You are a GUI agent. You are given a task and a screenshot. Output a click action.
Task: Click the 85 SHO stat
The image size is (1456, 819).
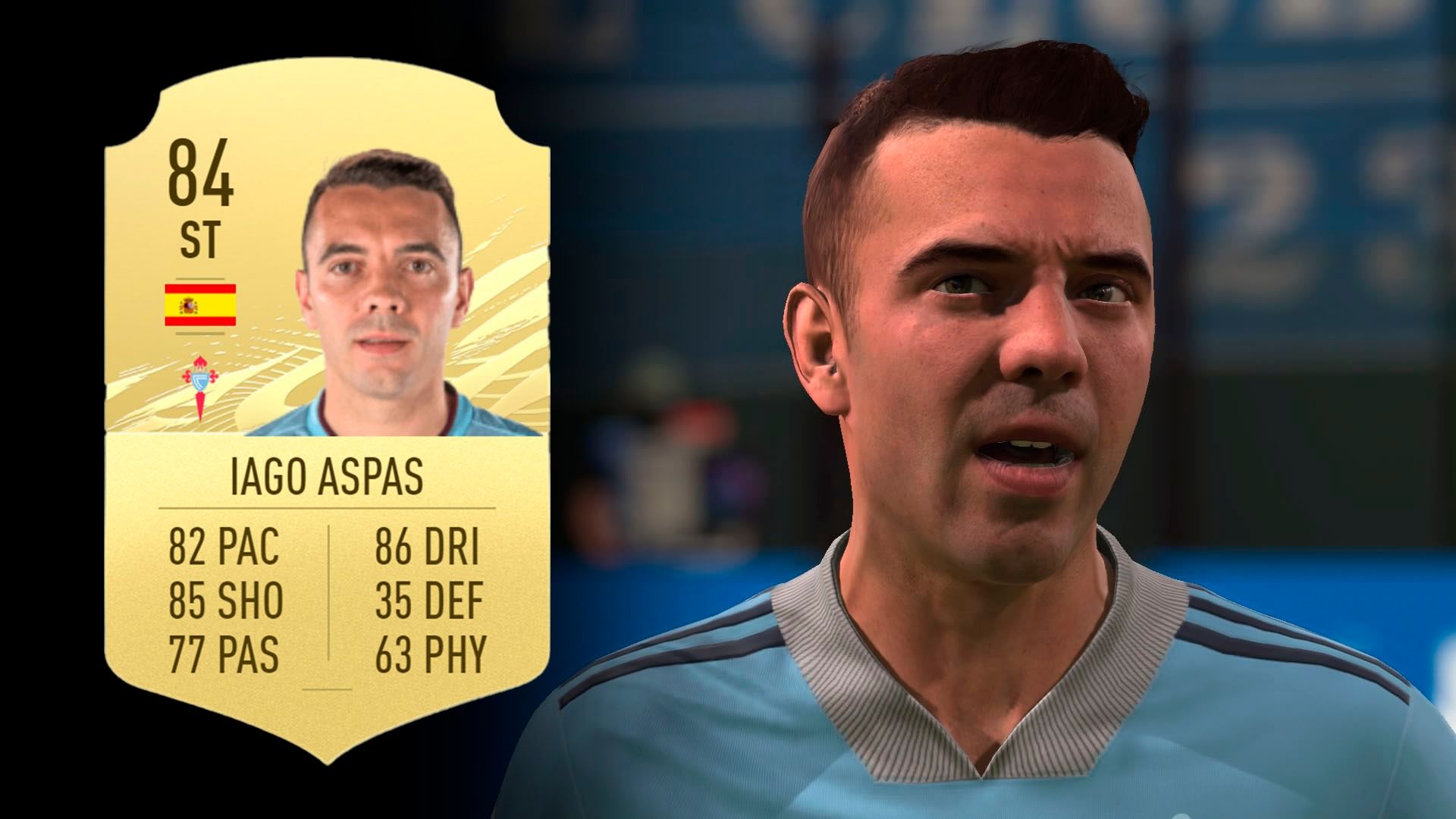point(227,599)
